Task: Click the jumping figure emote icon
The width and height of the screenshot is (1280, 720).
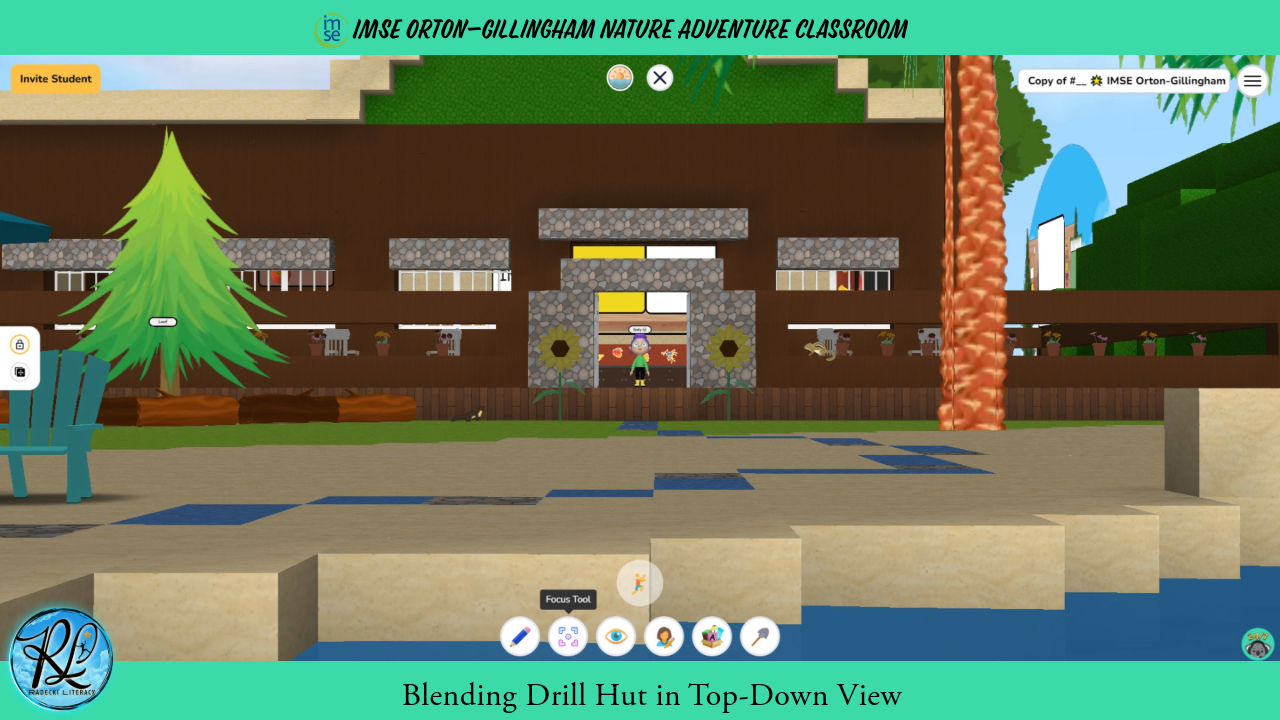Action: 639,583
